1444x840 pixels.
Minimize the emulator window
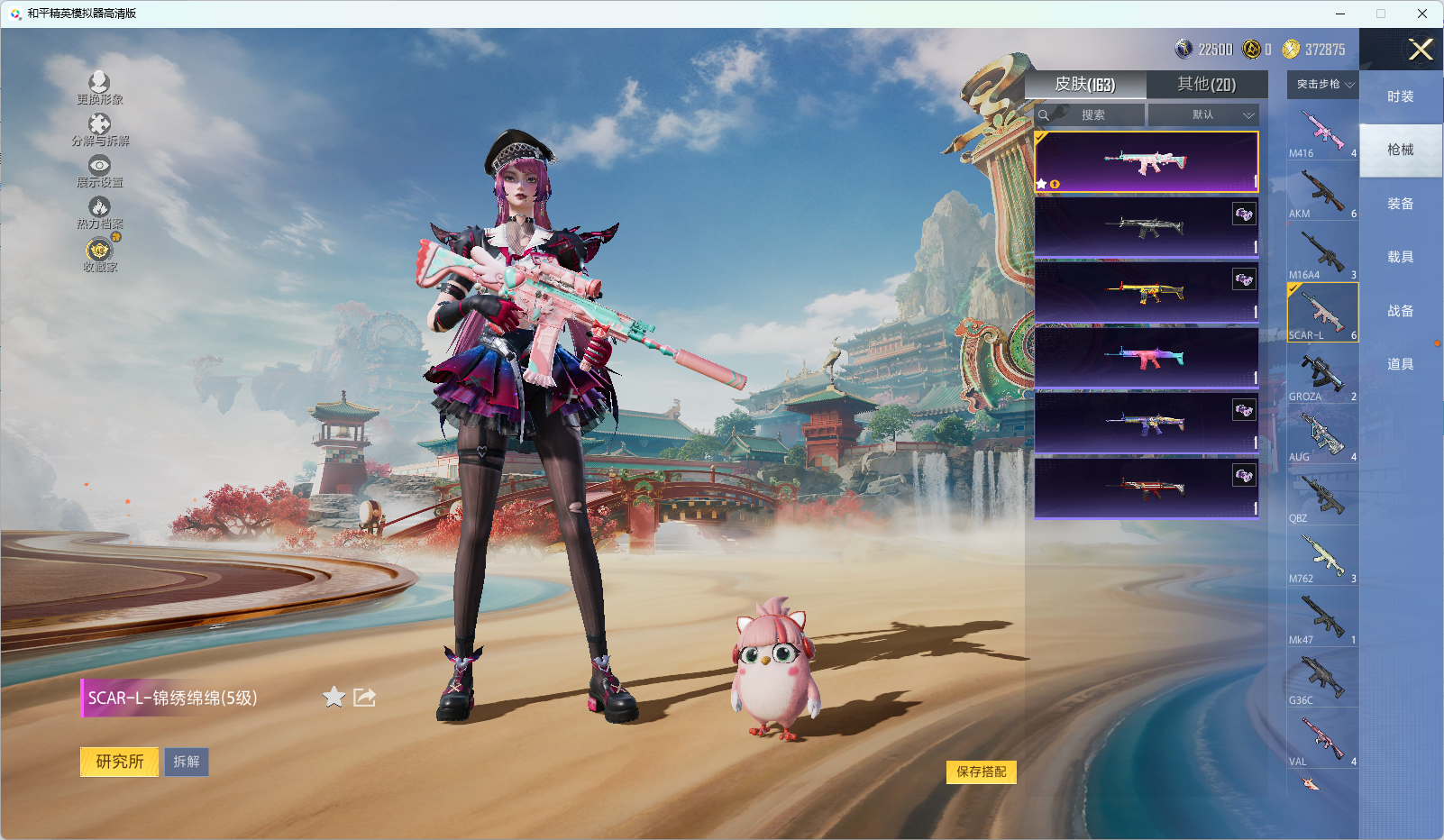pos(1339,14)
